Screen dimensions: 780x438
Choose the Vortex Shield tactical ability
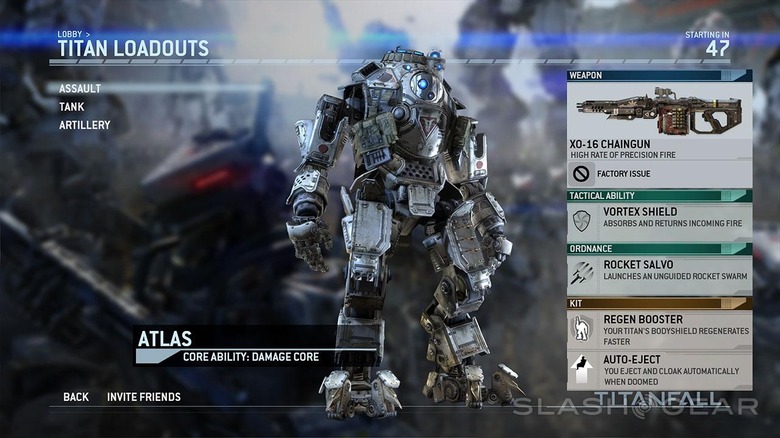click(x=659, y=219)
